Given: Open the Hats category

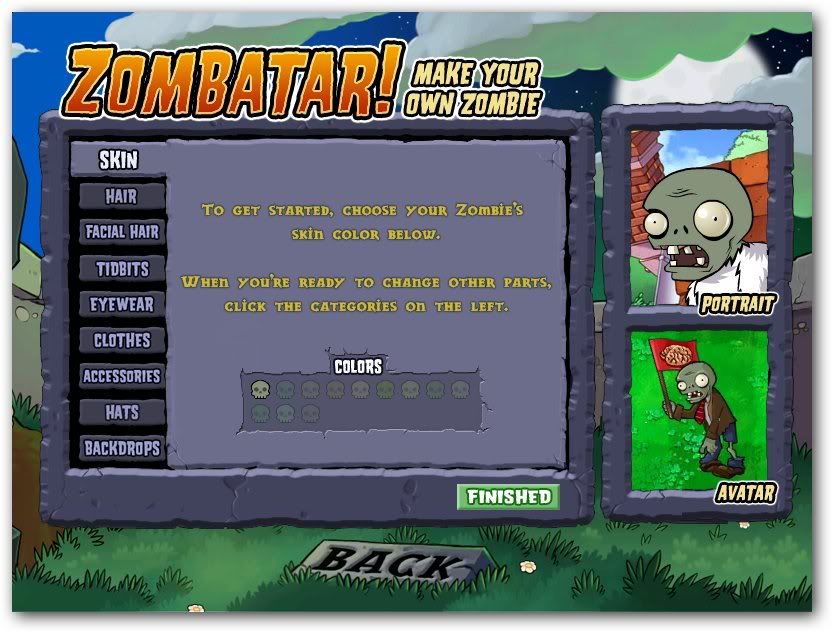Looking at the screenshot, I should 121,412.
